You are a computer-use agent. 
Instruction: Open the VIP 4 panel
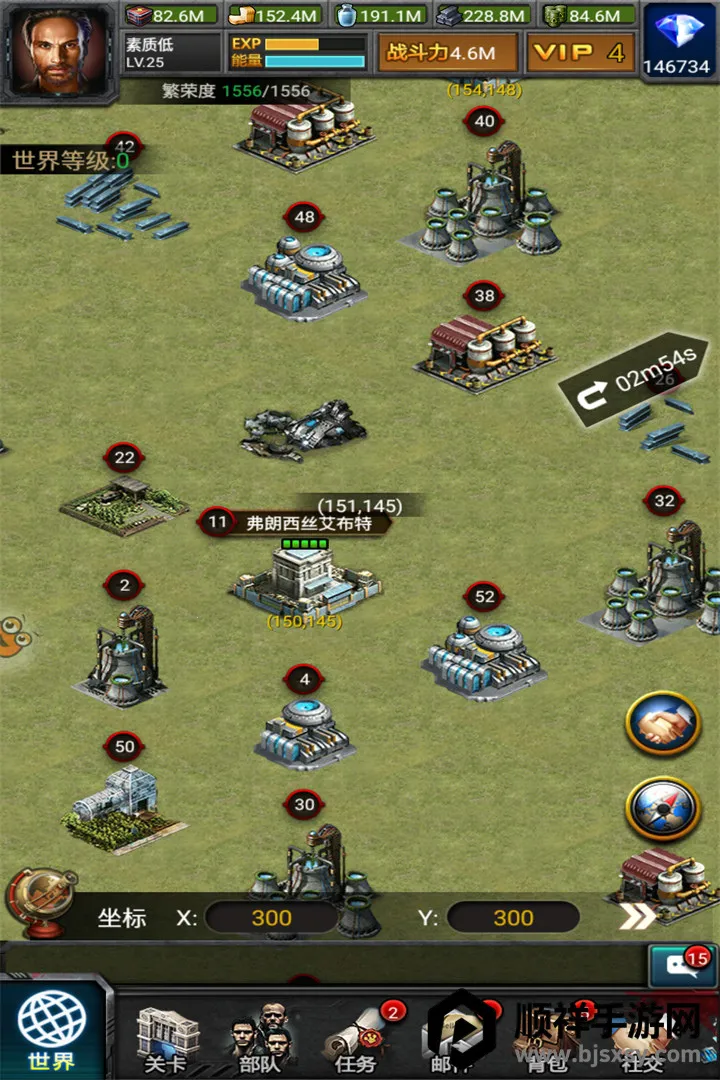(x=580, y=53)
